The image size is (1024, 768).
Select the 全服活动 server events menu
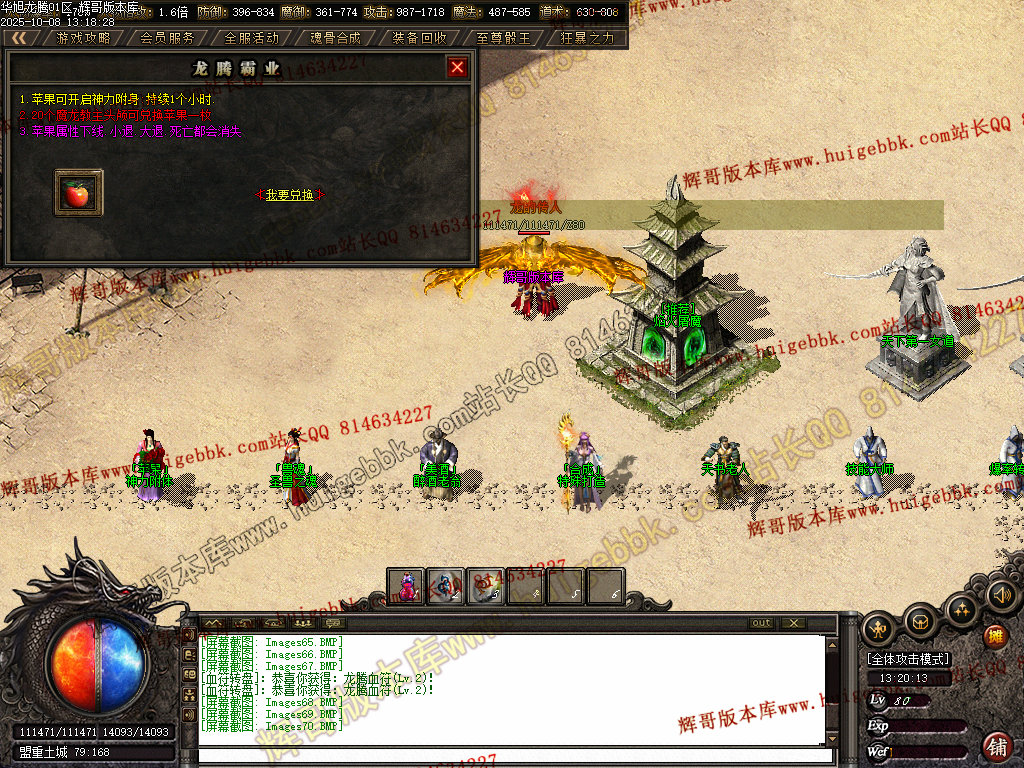251,38
